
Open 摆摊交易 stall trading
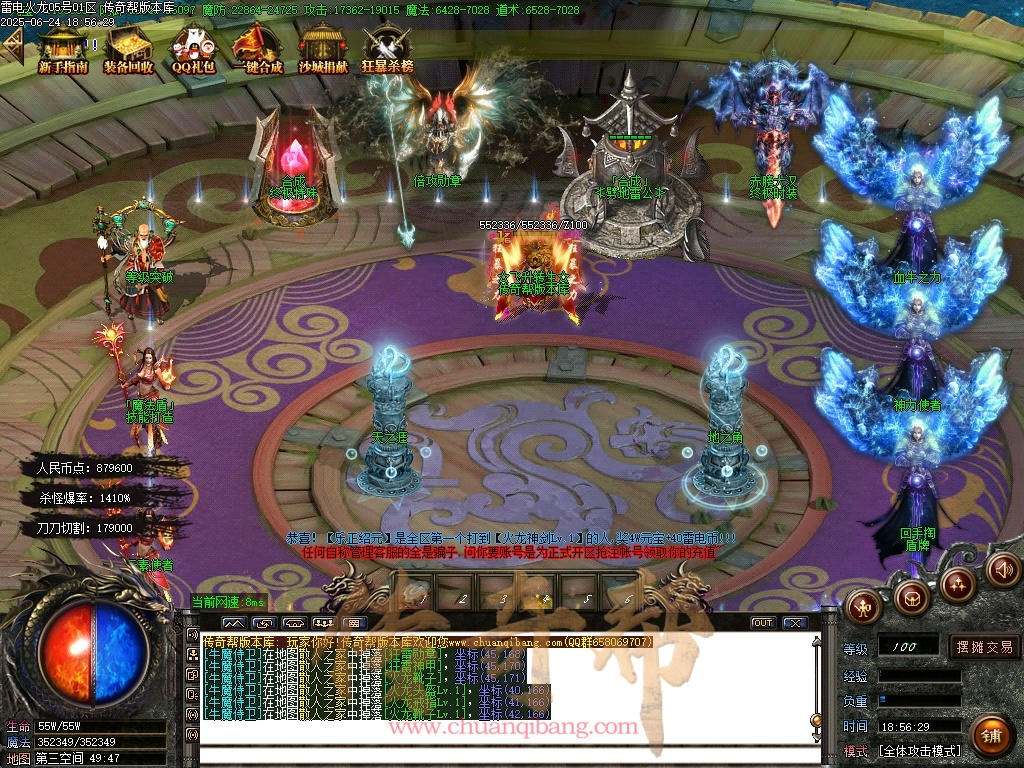[x=984, y=647]
